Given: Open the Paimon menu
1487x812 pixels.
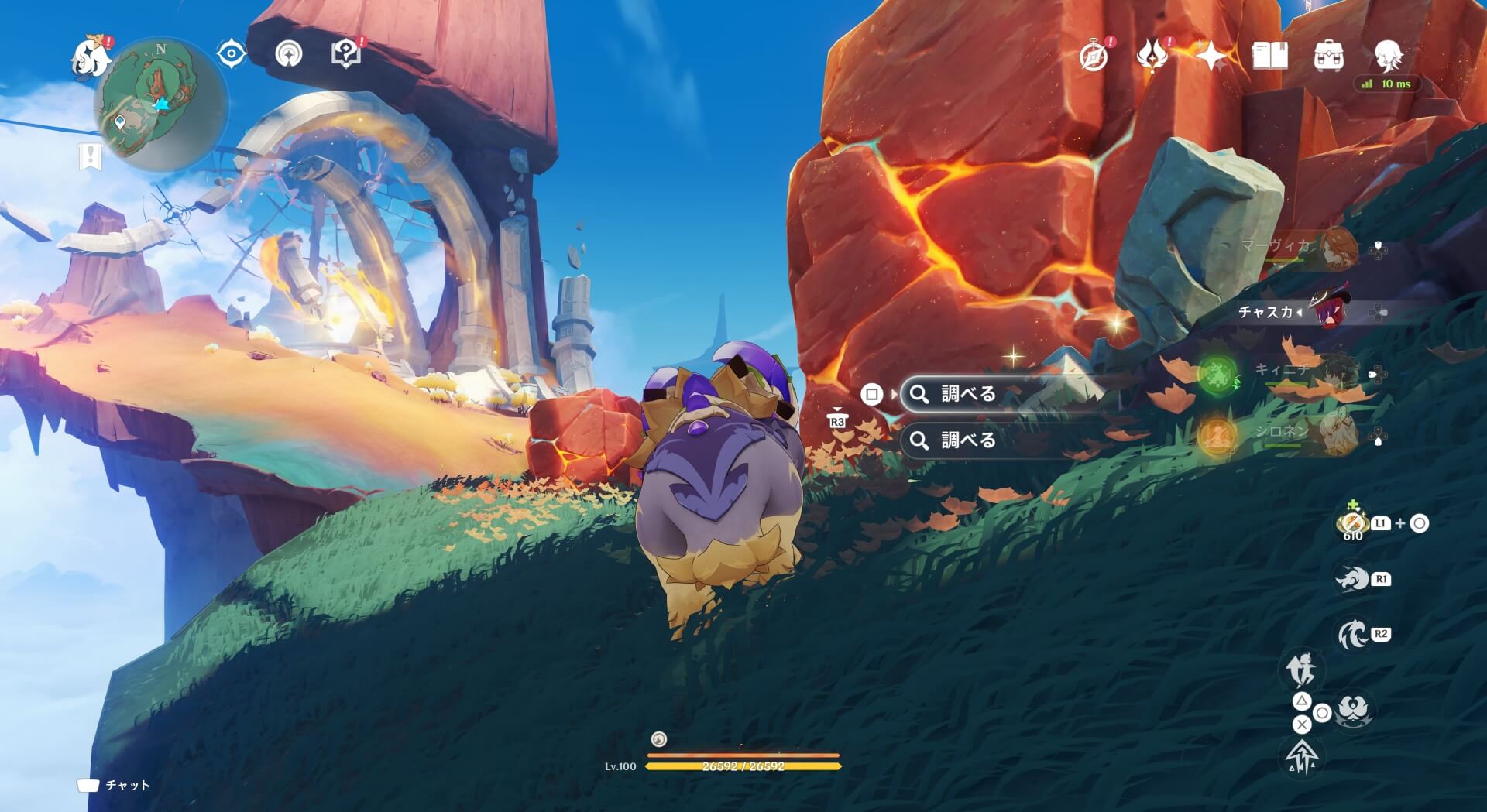Looking at the screenshot, I should 90,57.
